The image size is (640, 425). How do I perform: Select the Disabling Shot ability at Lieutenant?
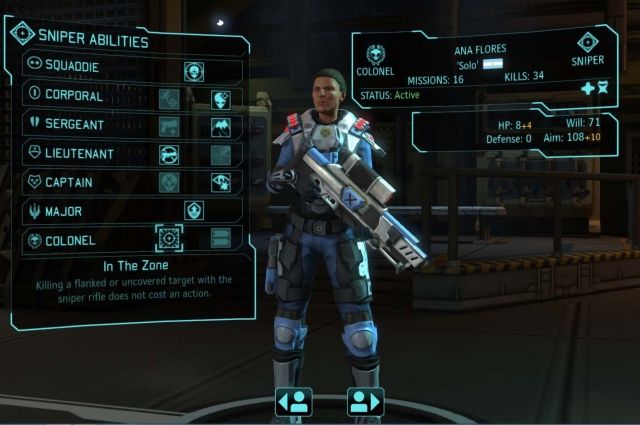click(169, 155)
